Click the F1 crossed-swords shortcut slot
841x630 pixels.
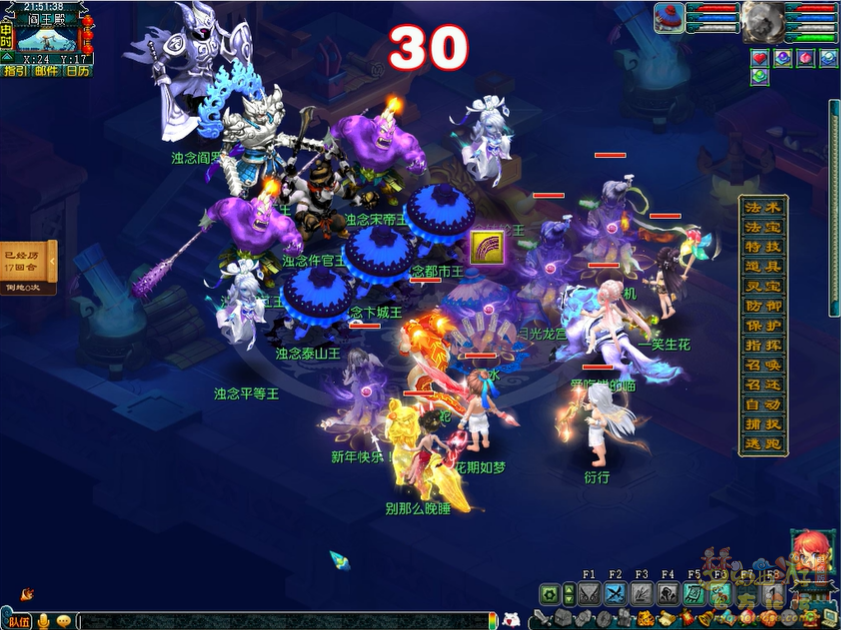(588, 594)
